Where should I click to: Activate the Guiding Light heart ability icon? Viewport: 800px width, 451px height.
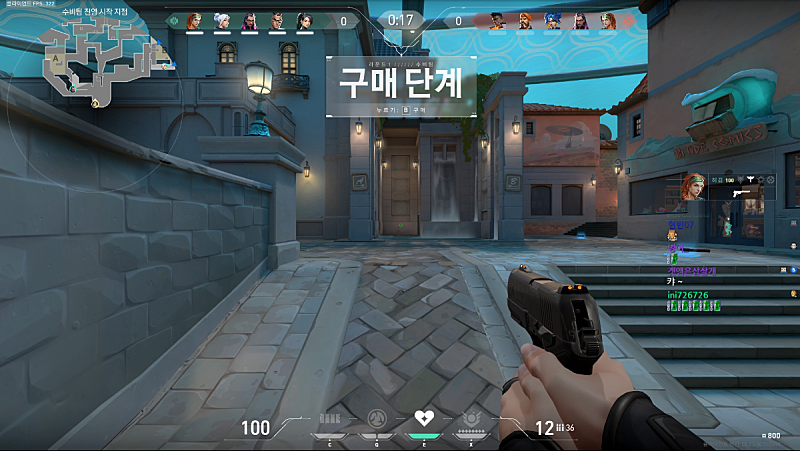[424, 419]
